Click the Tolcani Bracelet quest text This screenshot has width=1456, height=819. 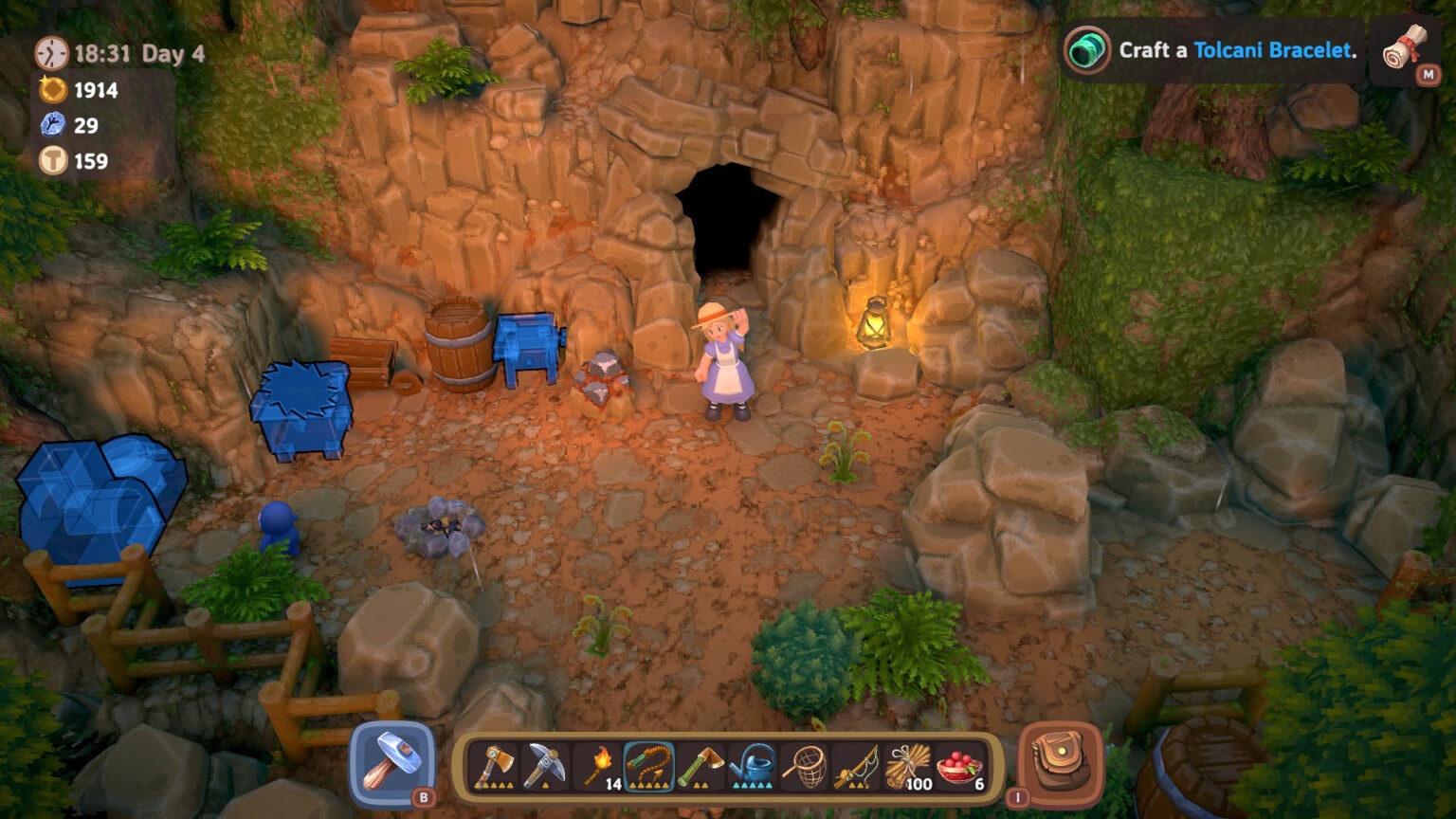click(x=1274, y=52)
